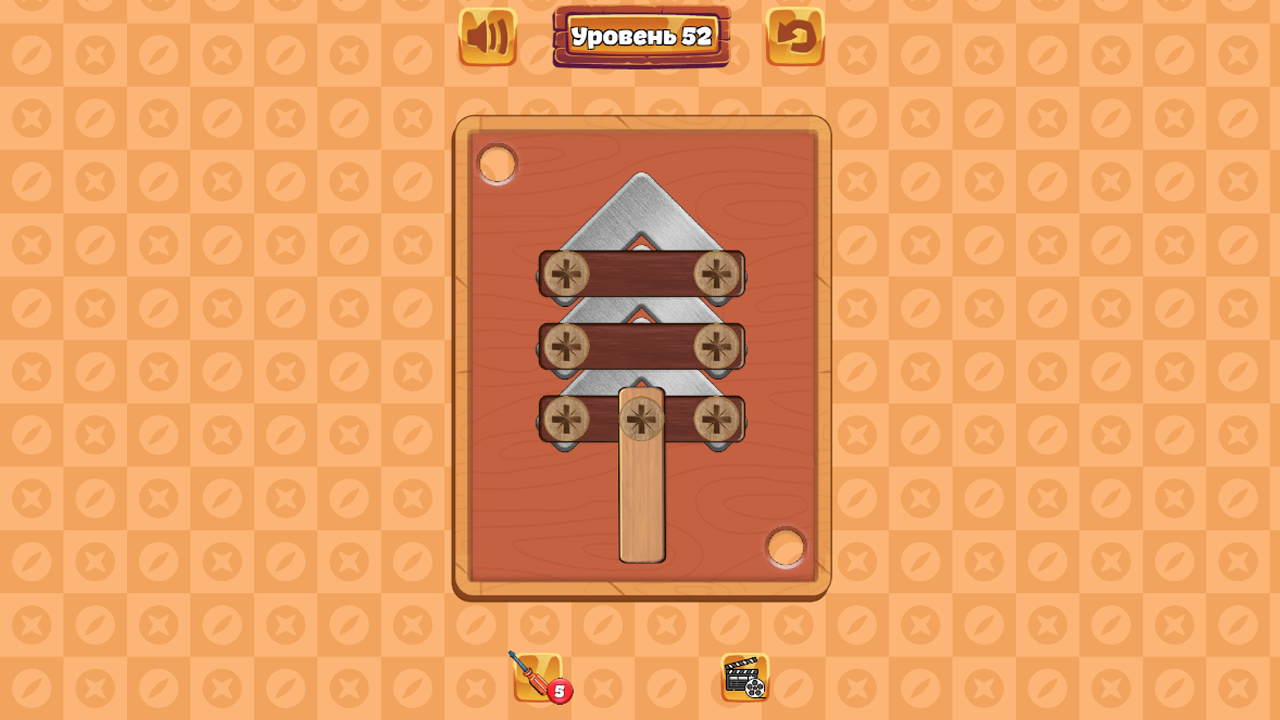The image size is (1280, 720).
Task: Select the empty hole in the bottom-right corner
Action: point(786,547)
